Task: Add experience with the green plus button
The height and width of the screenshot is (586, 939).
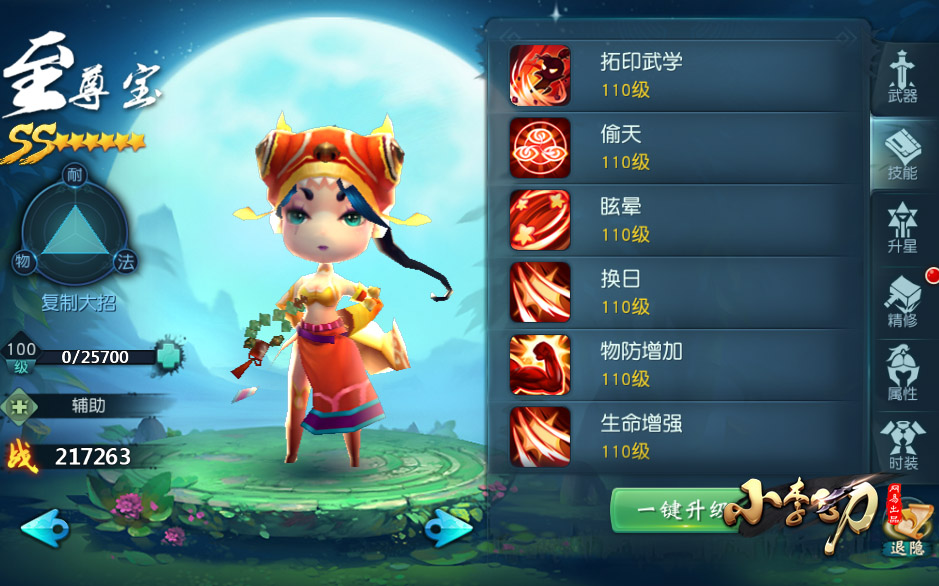Action: click(x=170, y=356)
